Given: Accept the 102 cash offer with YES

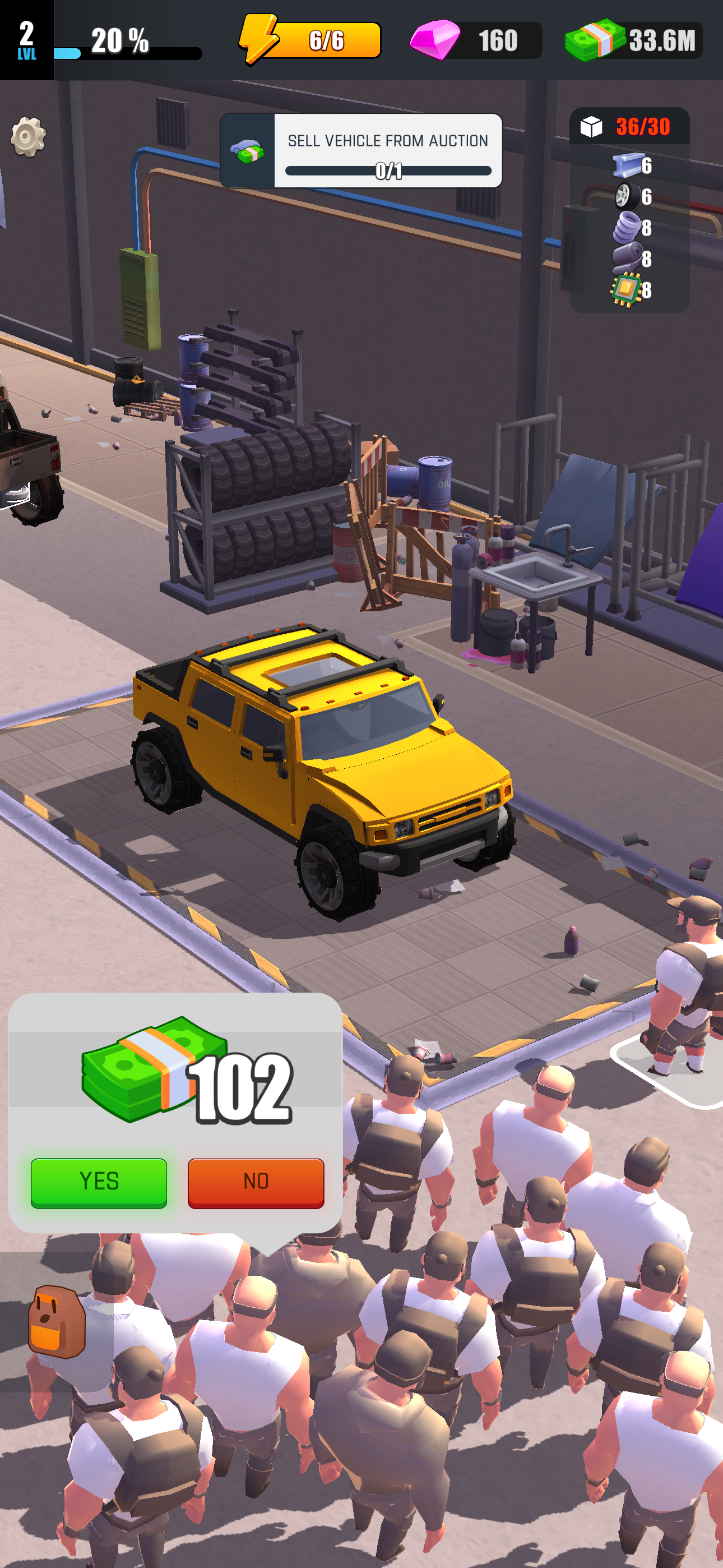Looking at the screenshot, I should coord(99,1180).
